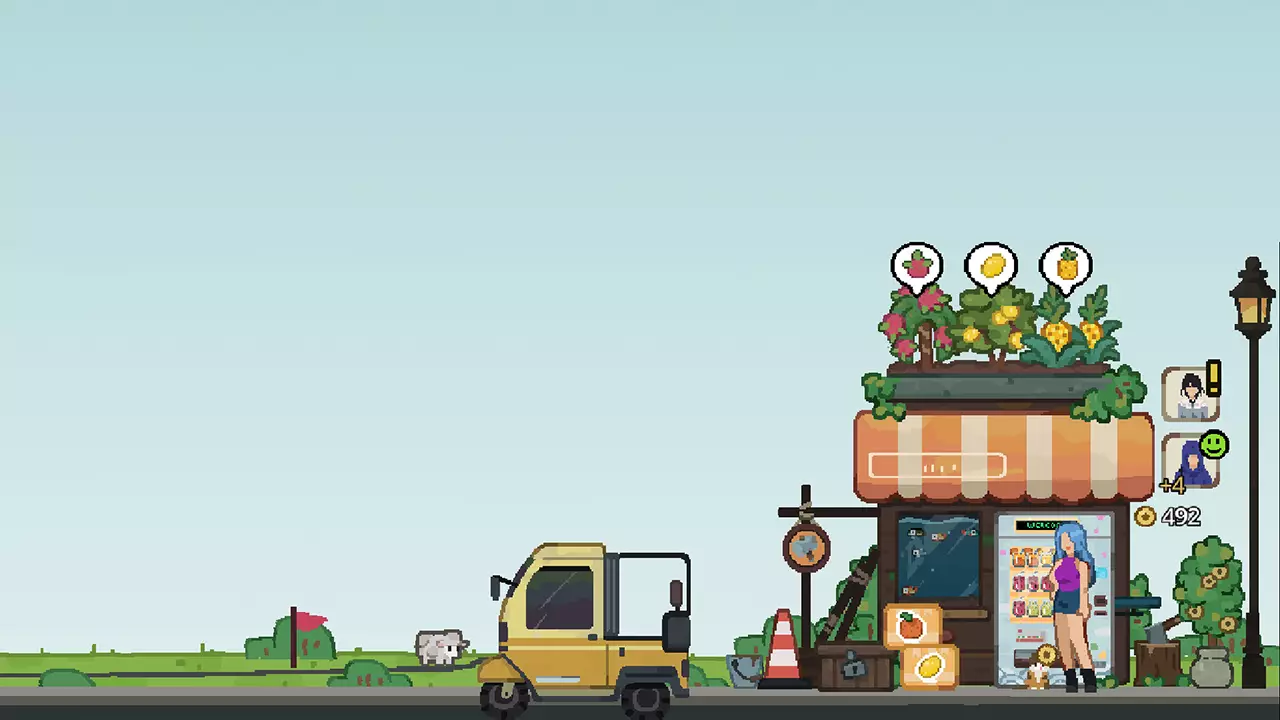Click the dragon fruit request bubble
Screen dimensions: 1280x720
coord(917,263)
